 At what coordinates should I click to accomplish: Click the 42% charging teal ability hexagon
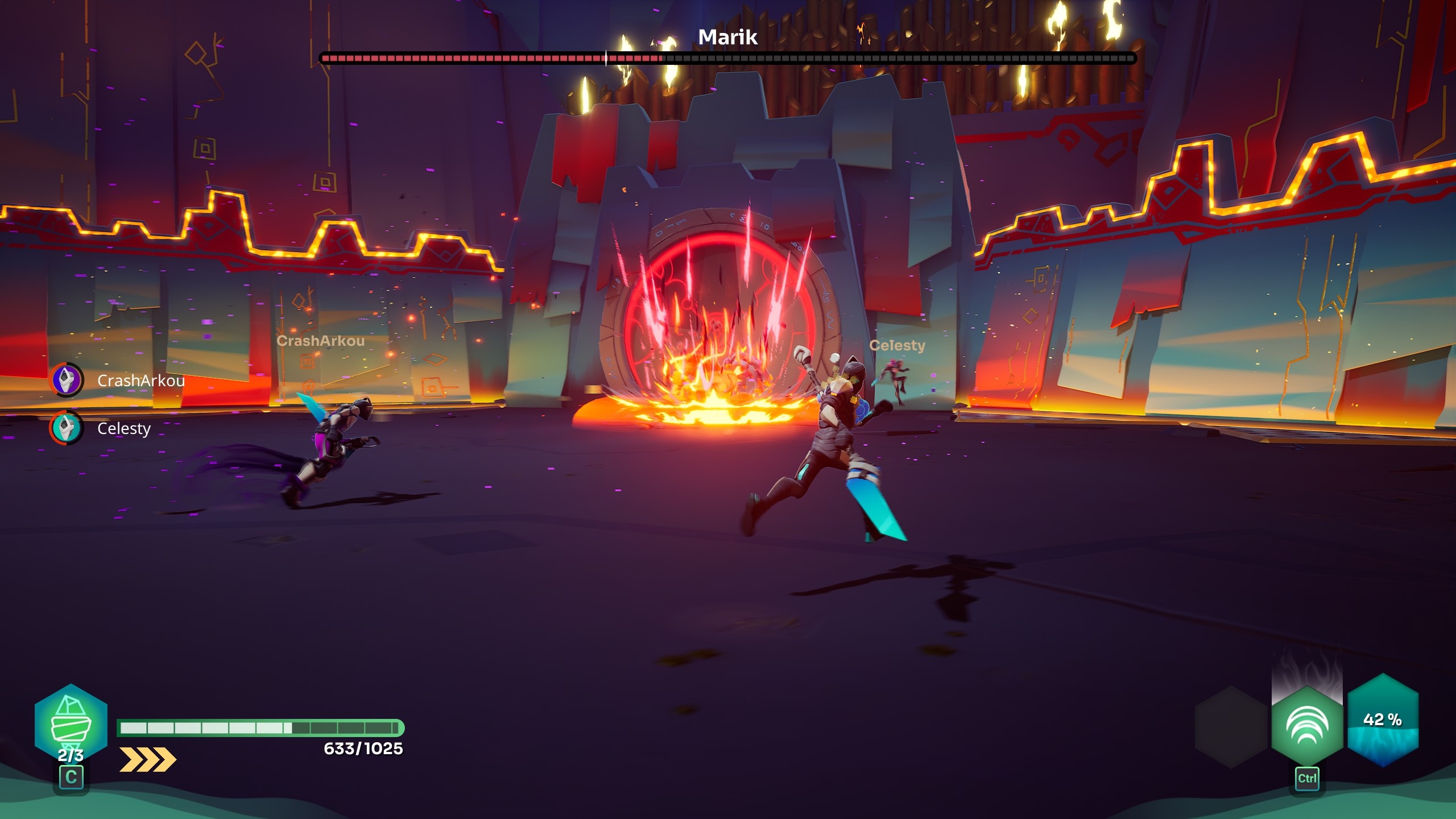click(x=1383, y=721)
